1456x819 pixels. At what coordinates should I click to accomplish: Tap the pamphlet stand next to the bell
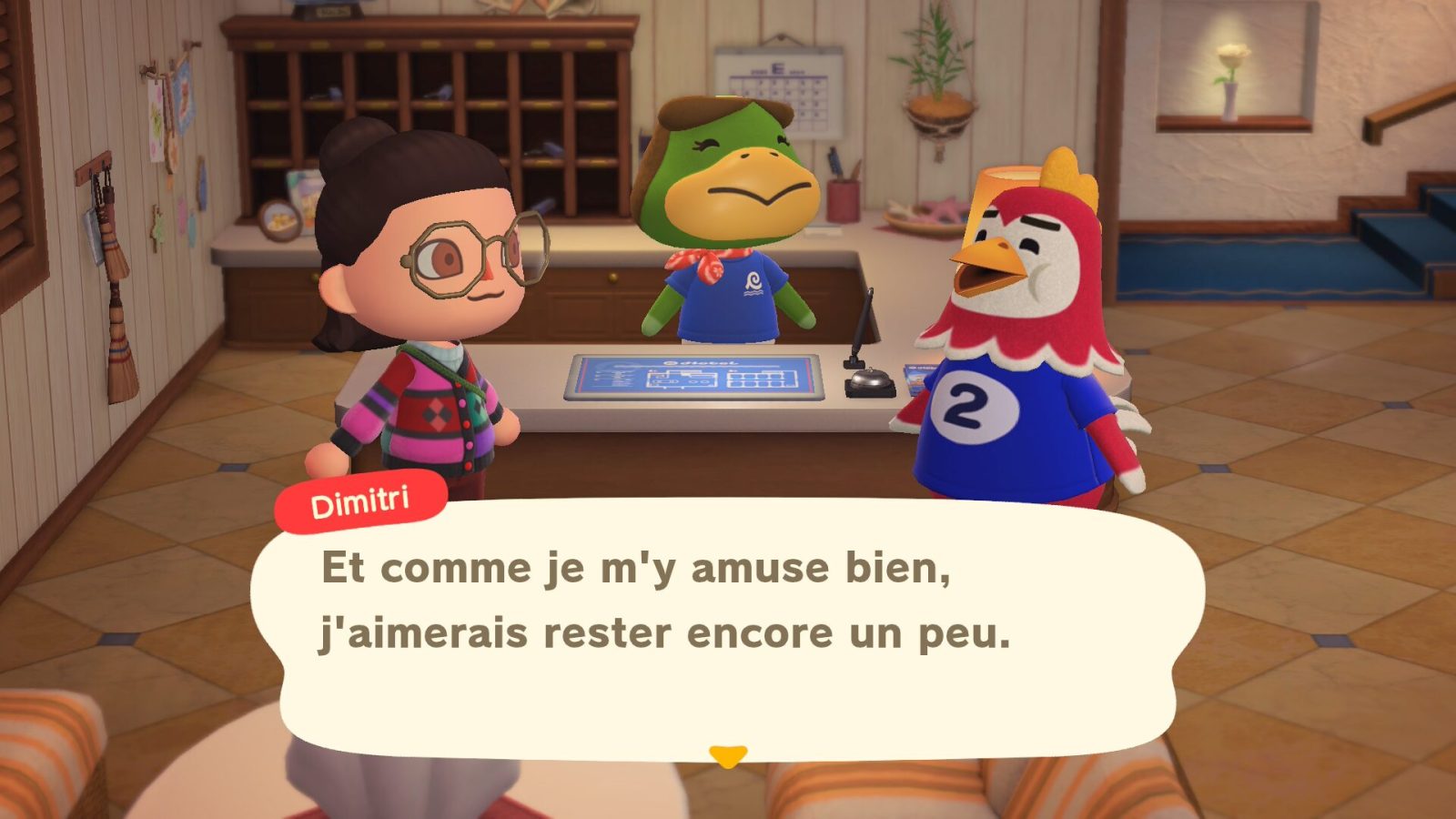click(913, 378)
